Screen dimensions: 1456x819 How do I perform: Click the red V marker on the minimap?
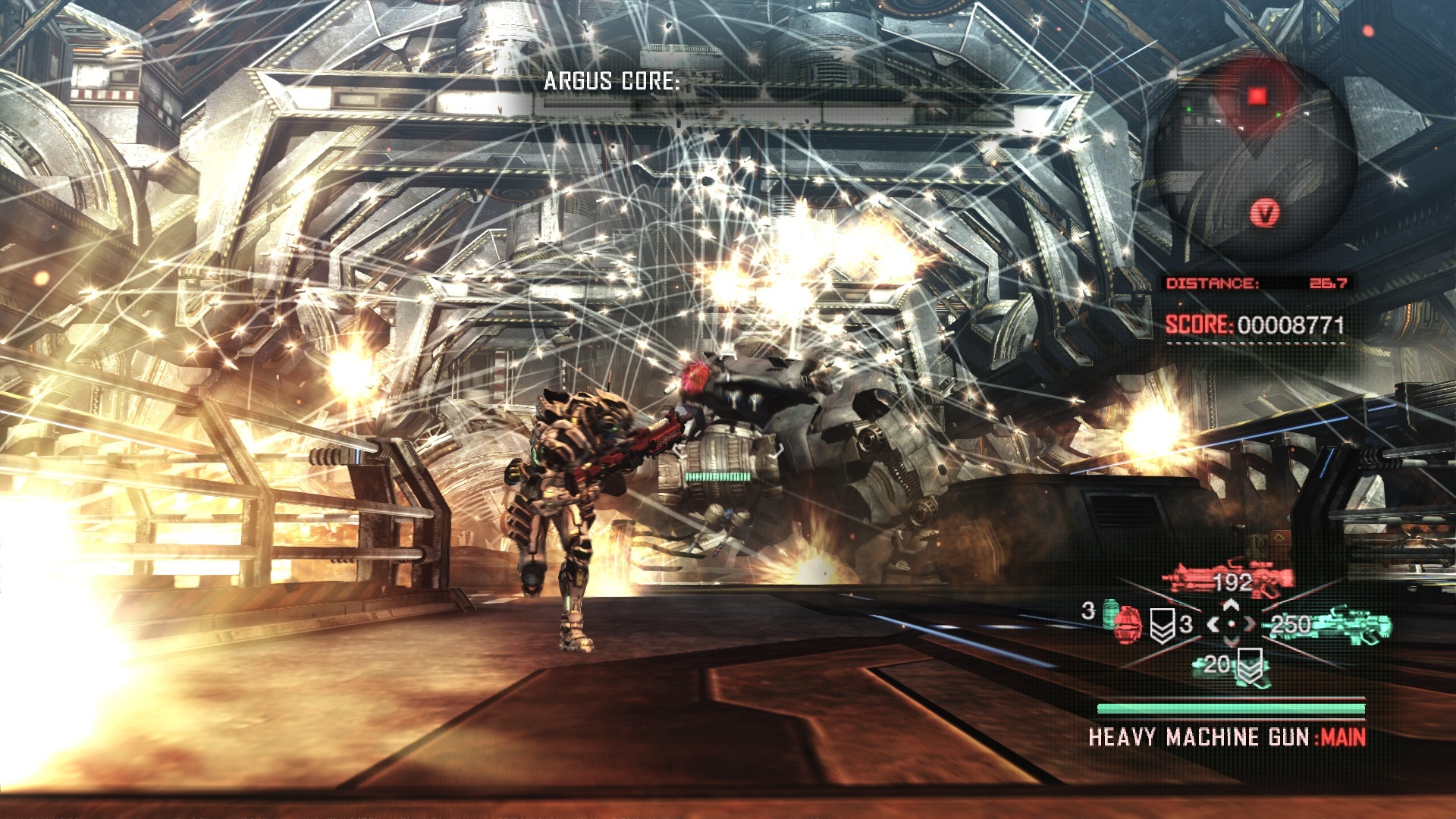pos(1266,212)
